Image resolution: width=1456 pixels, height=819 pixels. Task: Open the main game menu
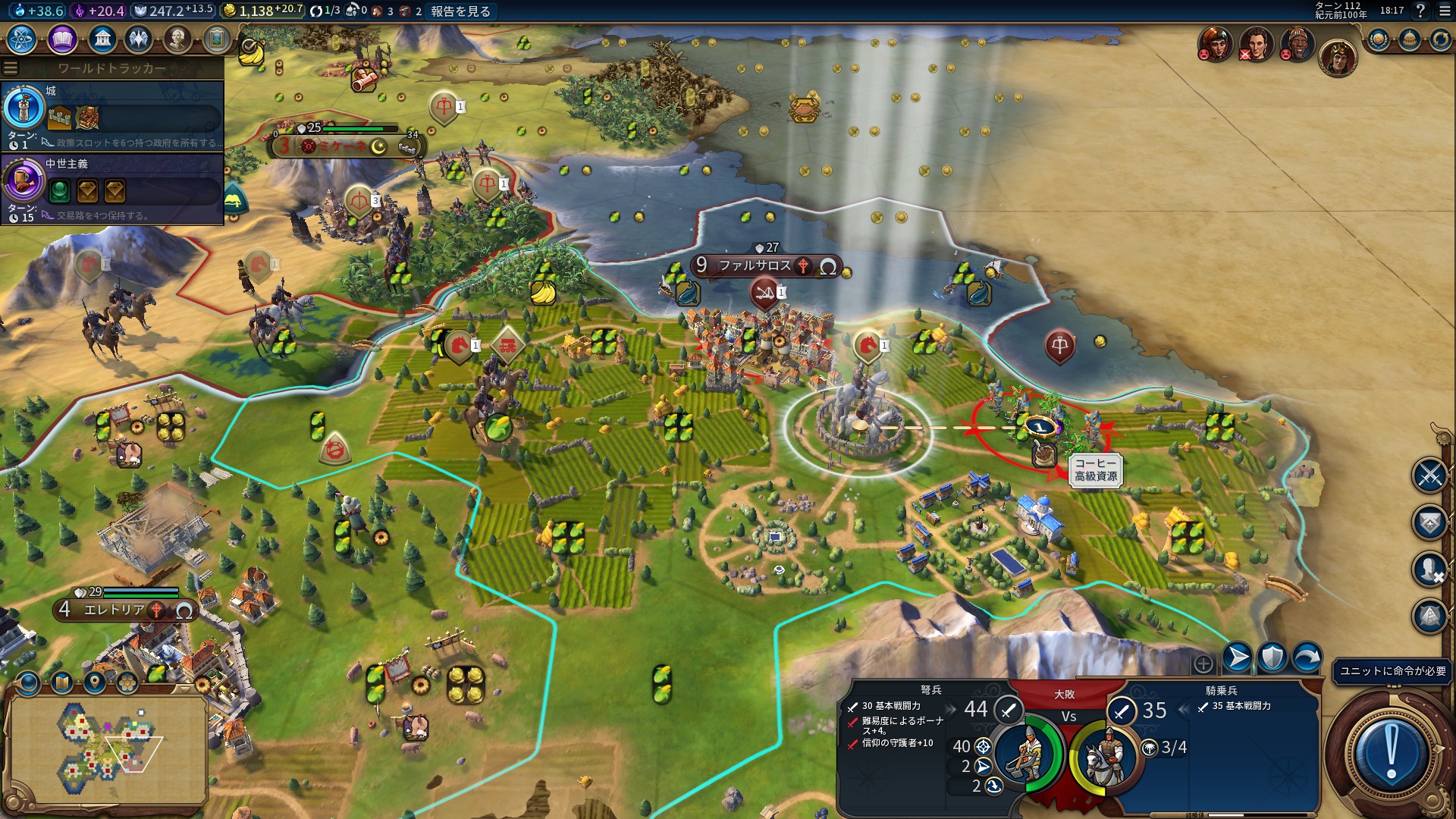click(x=1444, y=11)
